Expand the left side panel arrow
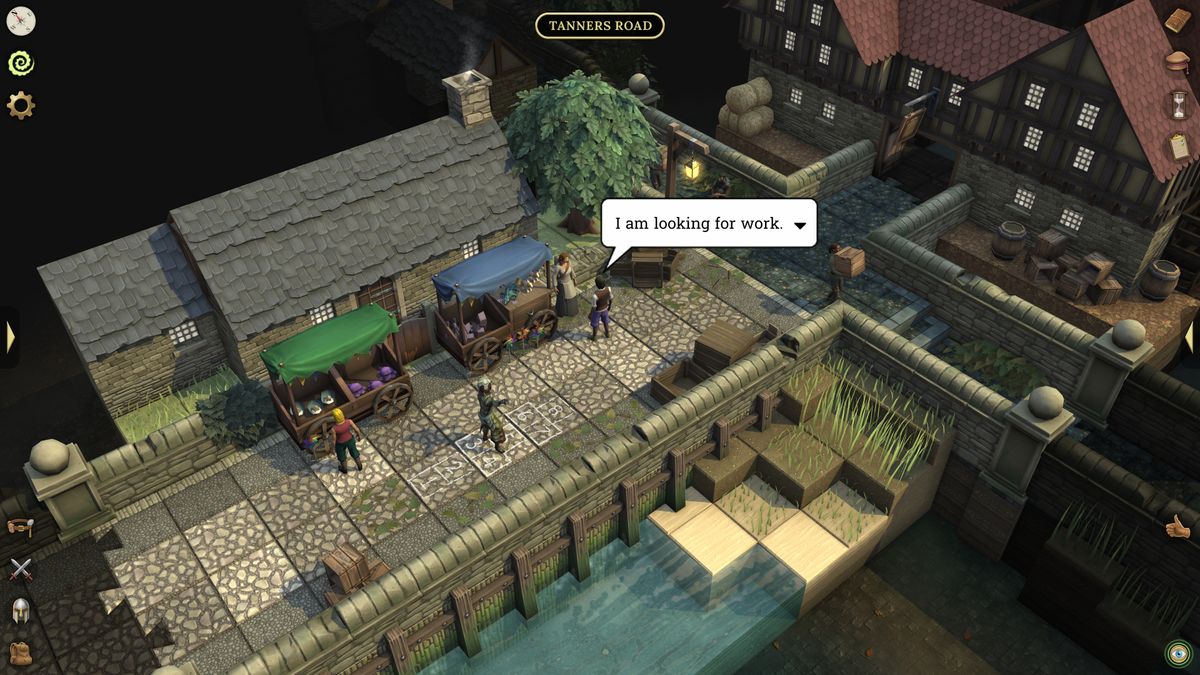This screenshot has width=1200, height=675. coord(10,337)
